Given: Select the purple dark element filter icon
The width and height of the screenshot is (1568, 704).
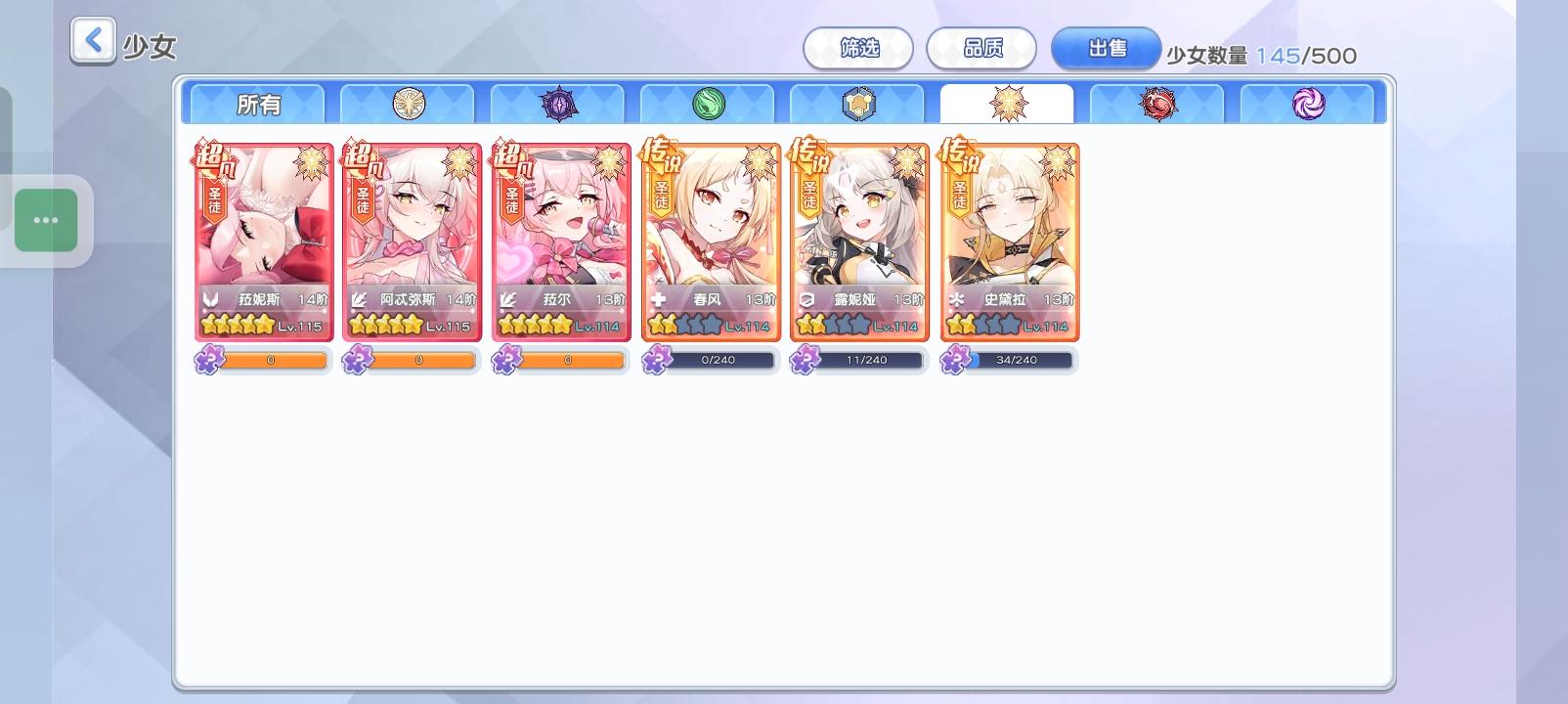Looking at the screenshot, I should [x=558, y=103].
